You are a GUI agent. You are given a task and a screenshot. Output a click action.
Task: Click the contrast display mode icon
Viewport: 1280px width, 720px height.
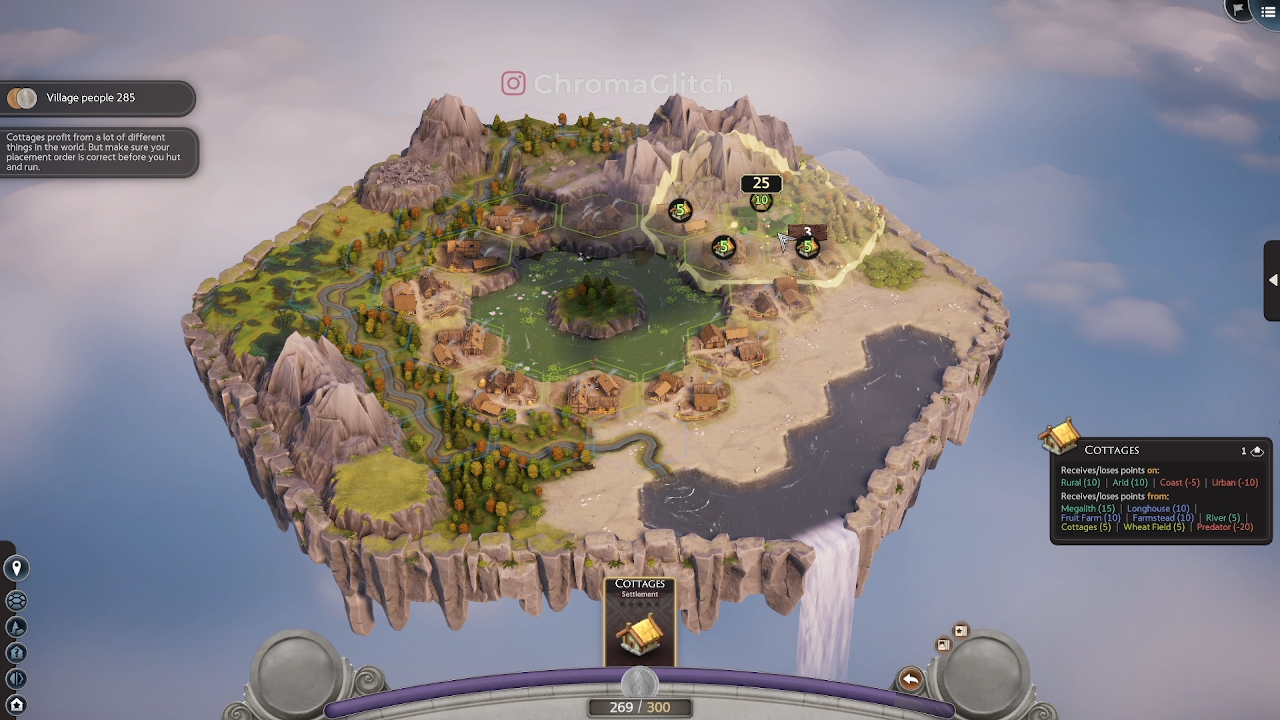click(16, 677)
